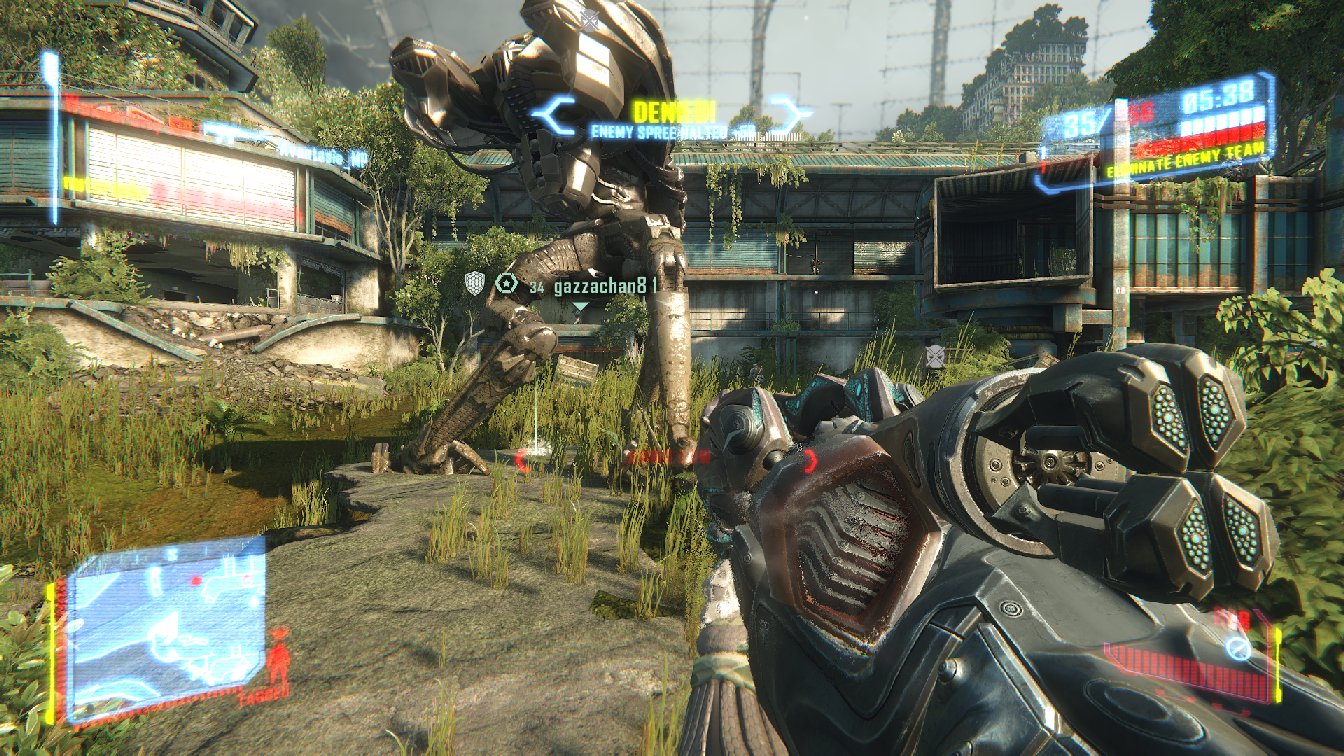Click the rank badge next to gazzachan81

(507, 285)
